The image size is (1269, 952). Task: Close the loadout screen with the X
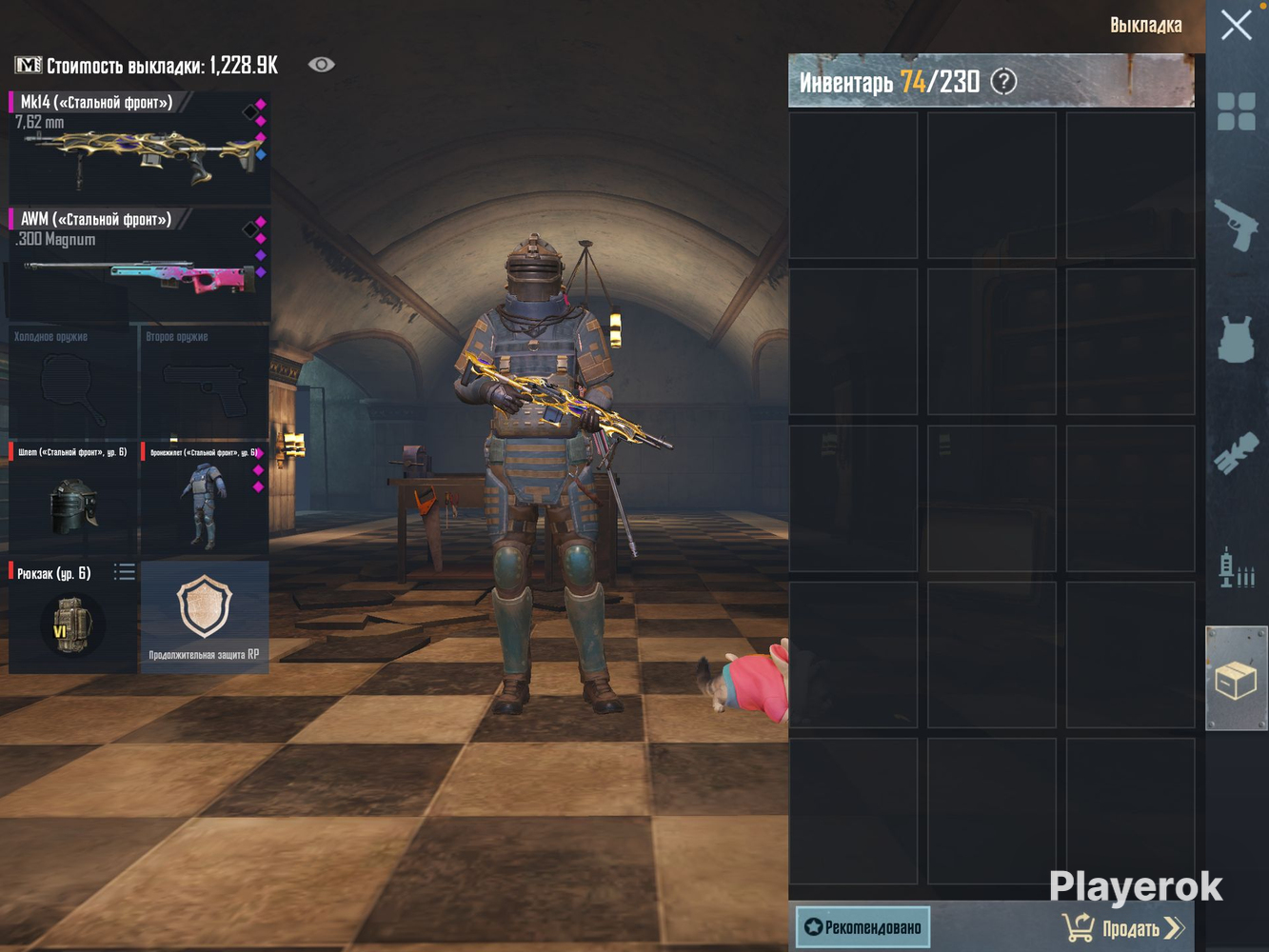point(1236,25)
